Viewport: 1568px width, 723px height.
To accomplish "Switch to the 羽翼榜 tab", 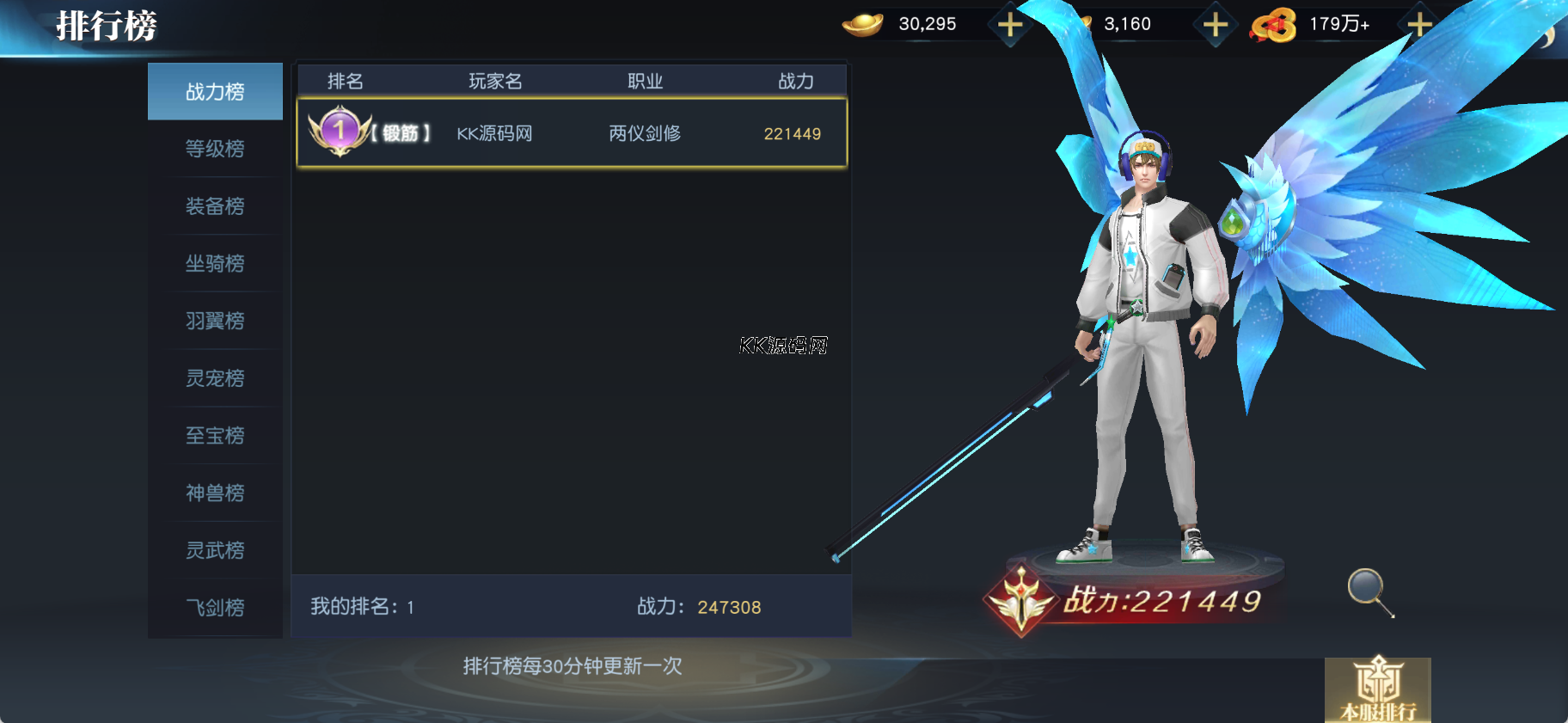I will tap(215, 321).
